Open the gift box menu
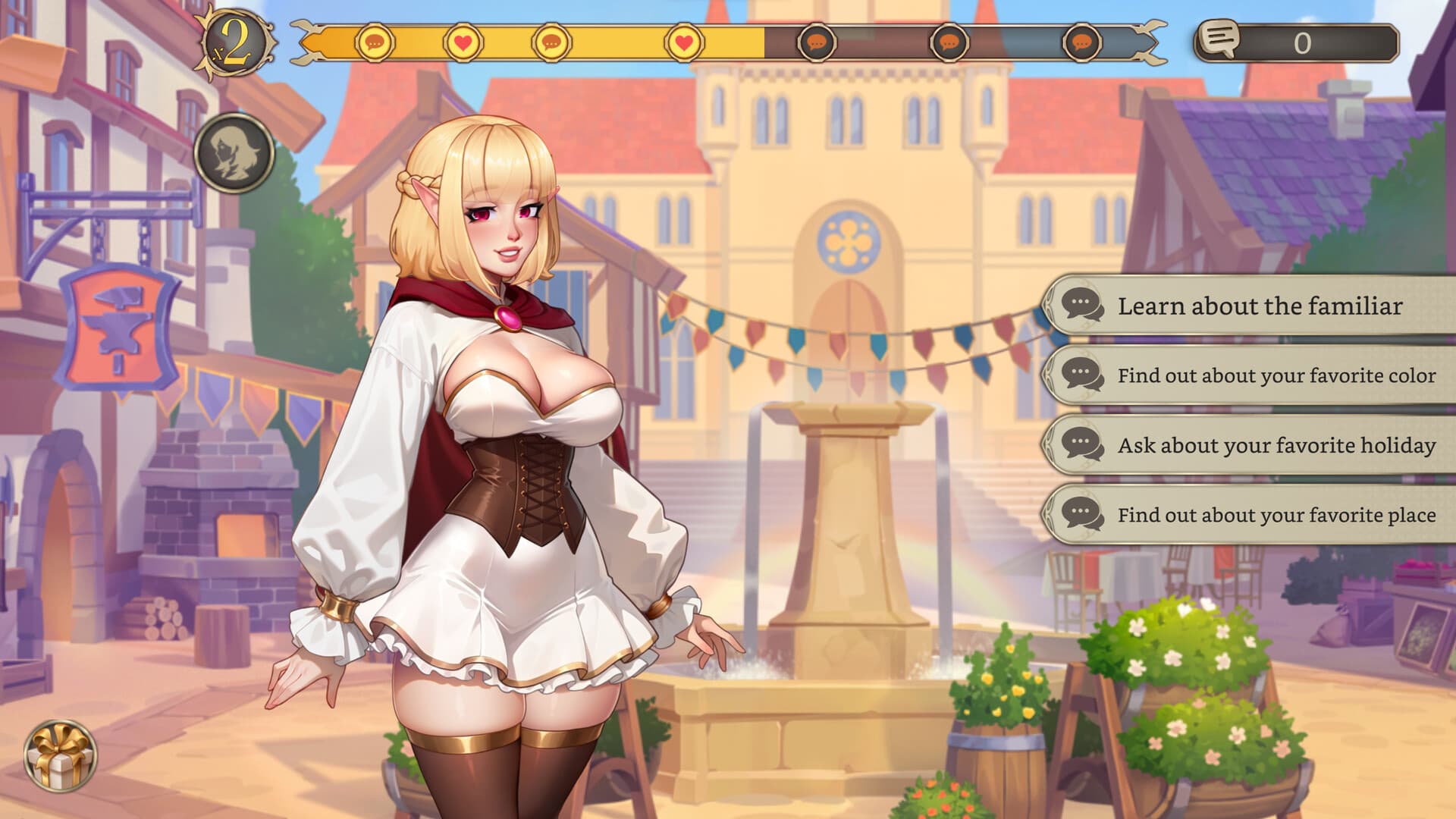Screen dimensions: 1456x819 60,755
